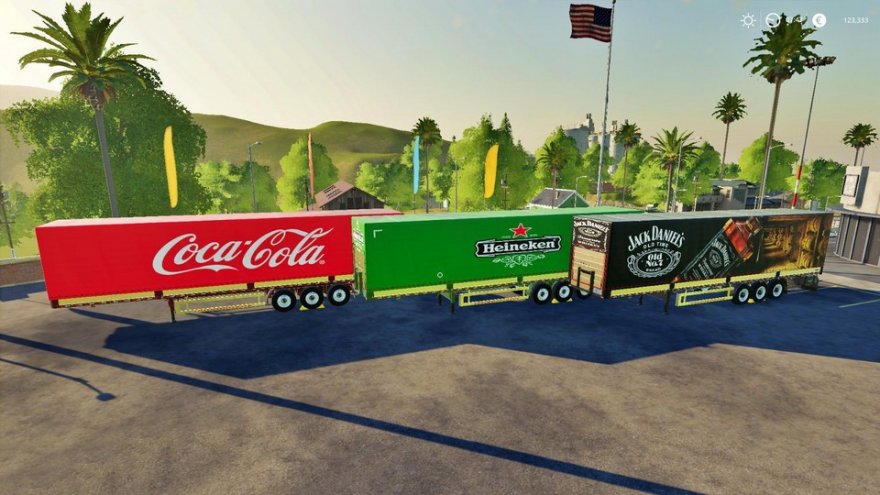The width and height of the screenshot is (880, 495).
Task: Click the sun weather icon
Action: point(748,20)
